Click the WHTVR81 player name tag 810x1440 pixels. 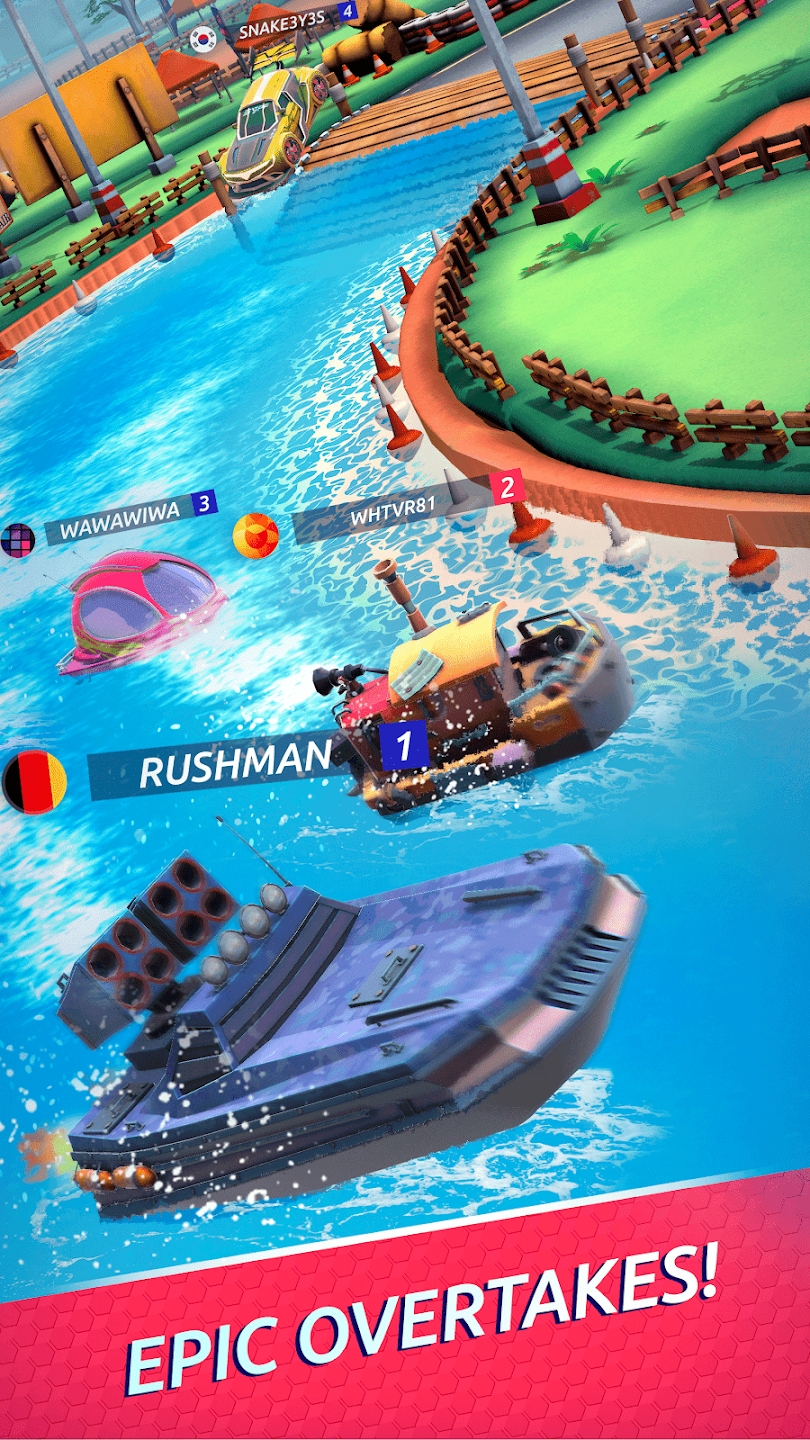[392, 517]
